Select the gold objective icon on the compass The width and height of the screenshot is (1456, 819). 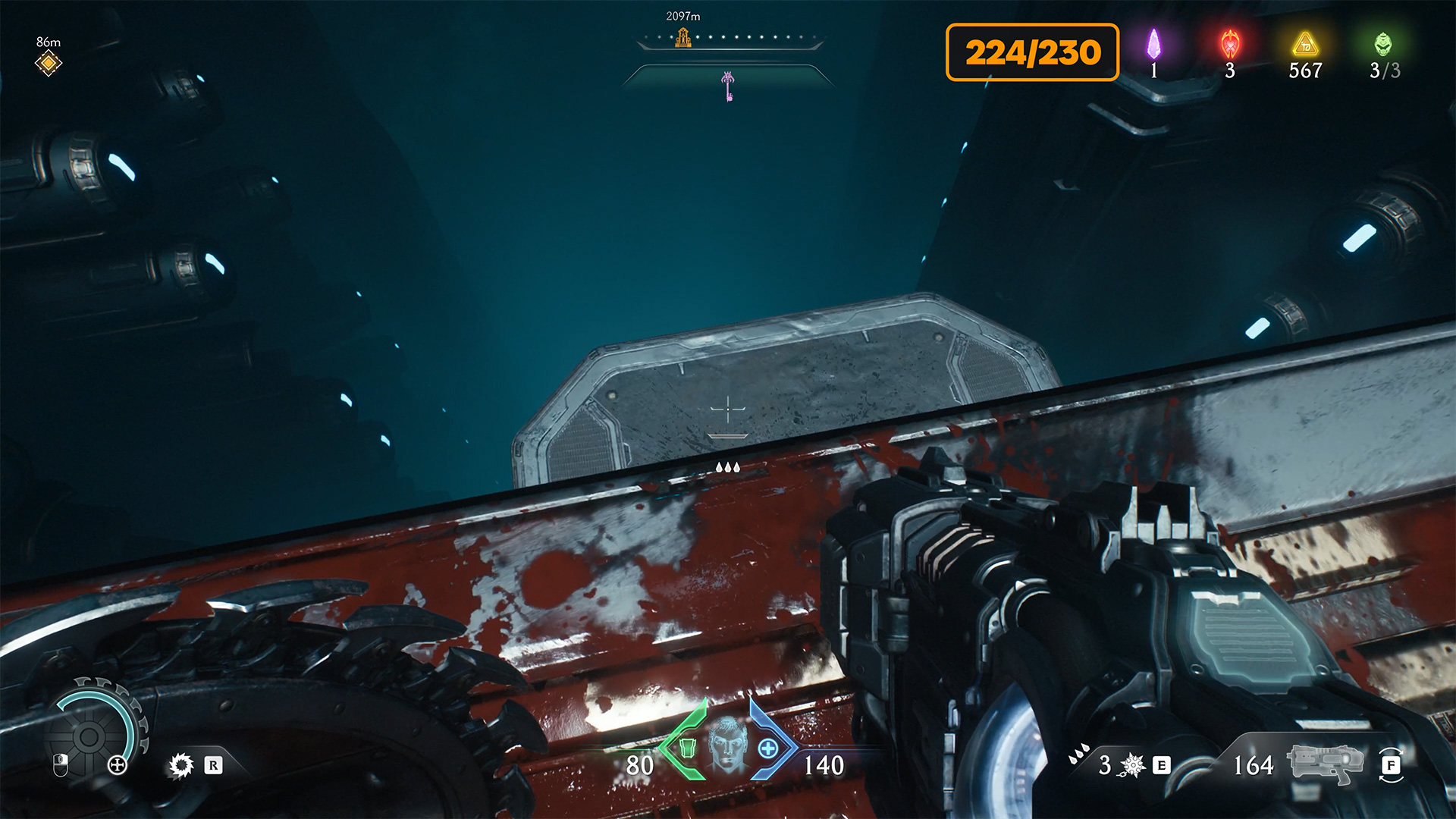point(683,37)
